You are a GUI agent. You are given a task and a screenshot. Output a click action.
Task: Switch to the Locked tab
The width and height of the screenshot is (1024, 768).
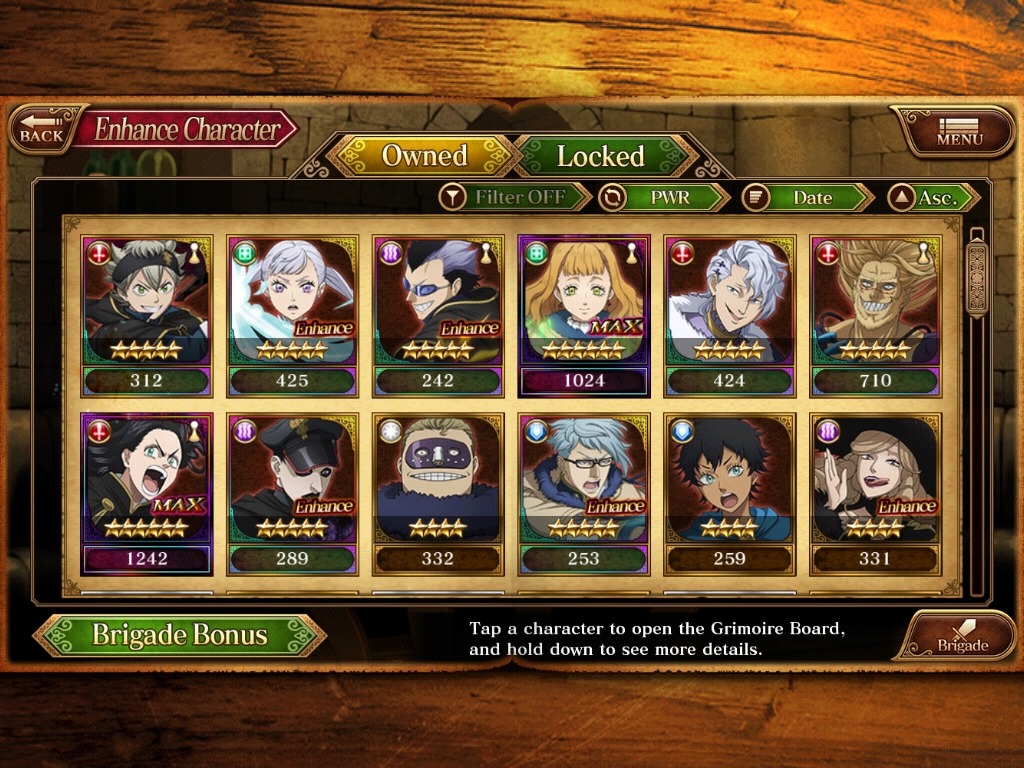600,156
